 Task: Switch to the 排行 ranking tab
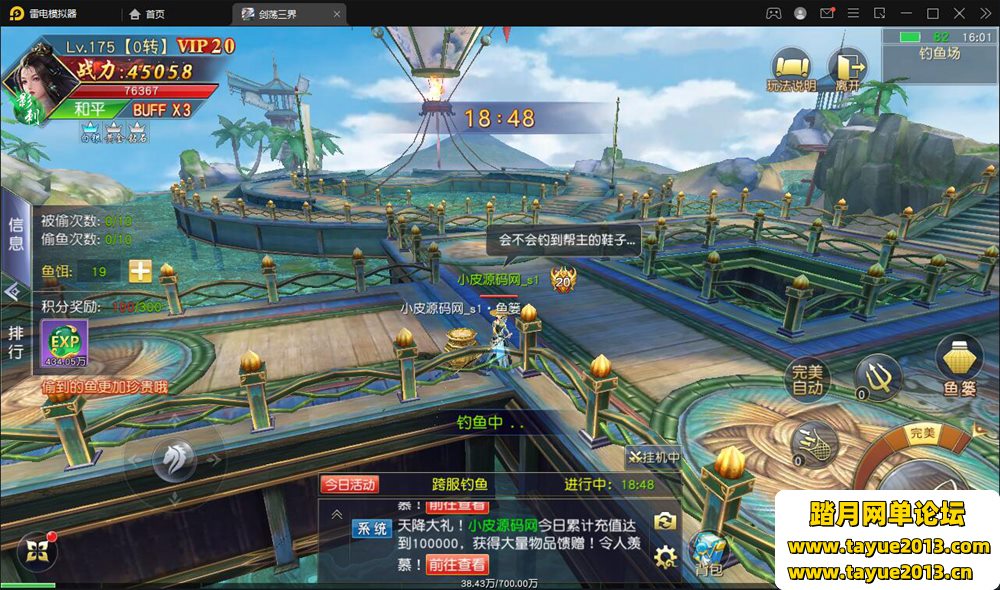(x=15, y=340)
